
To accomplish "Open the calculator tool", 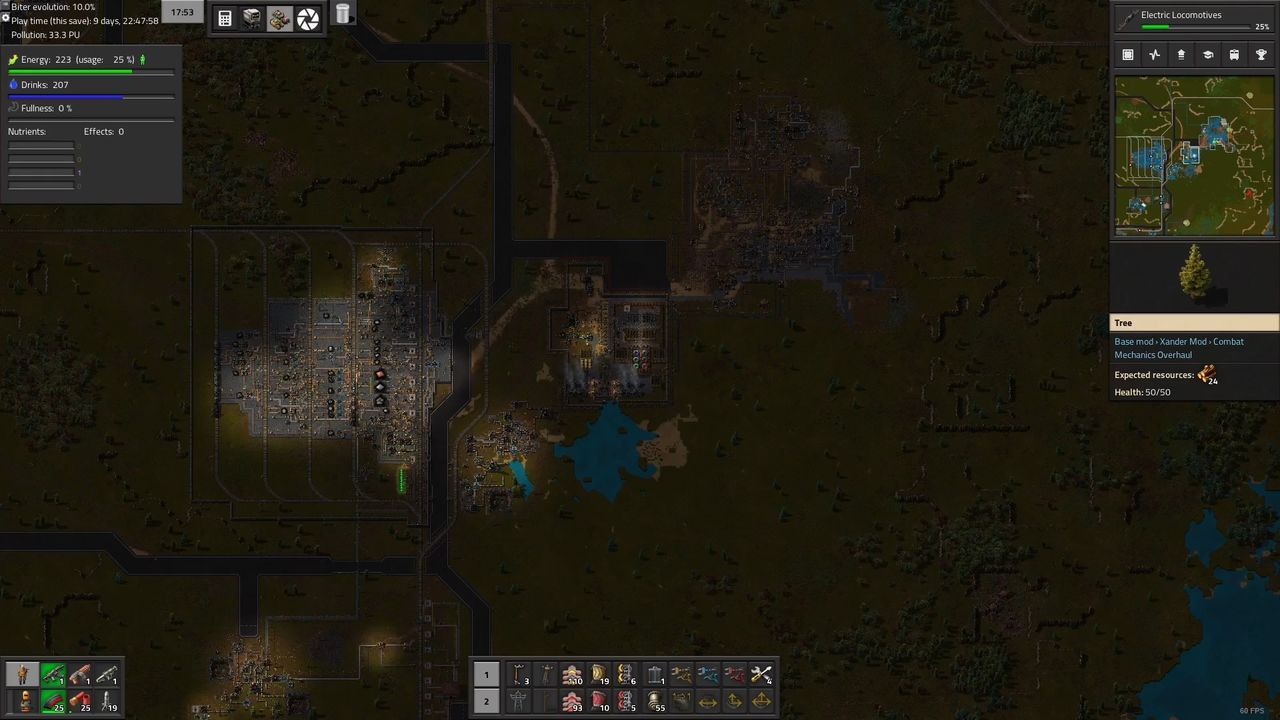I will coord(225,18).
